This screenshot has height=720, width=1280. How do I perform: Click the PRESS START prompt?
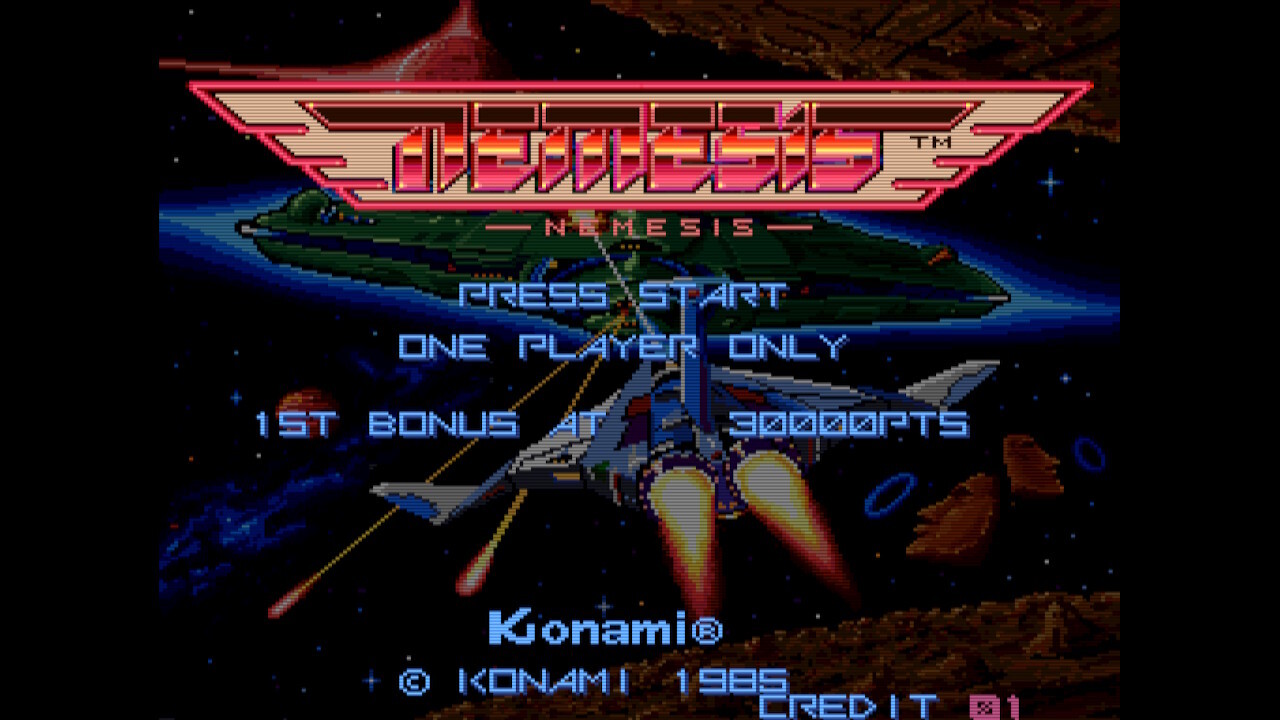pos(620,295)
